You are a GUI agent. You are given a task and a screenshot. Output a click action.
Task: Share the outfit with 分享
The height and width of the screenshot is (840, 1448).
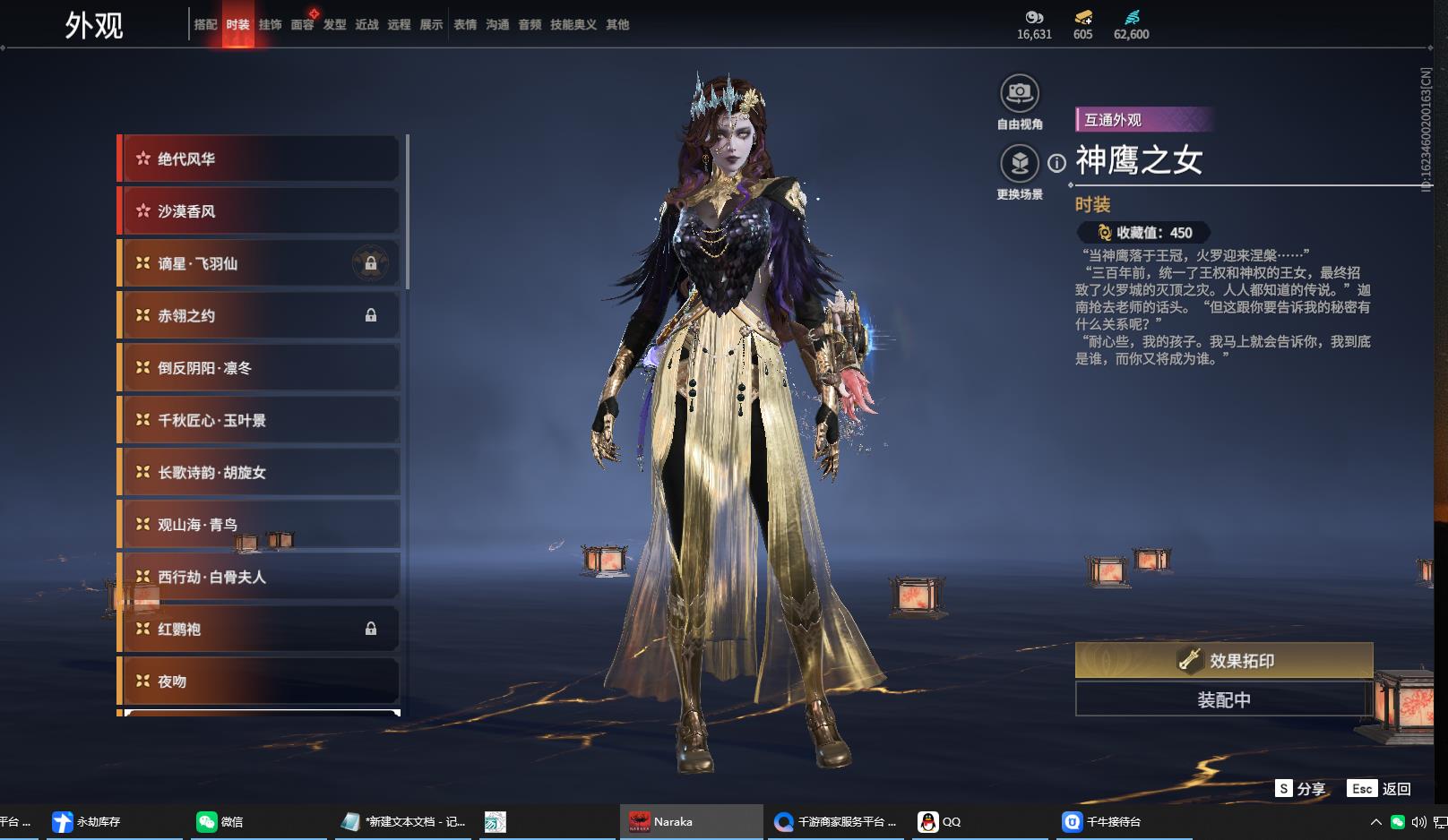click(1301, 789)
